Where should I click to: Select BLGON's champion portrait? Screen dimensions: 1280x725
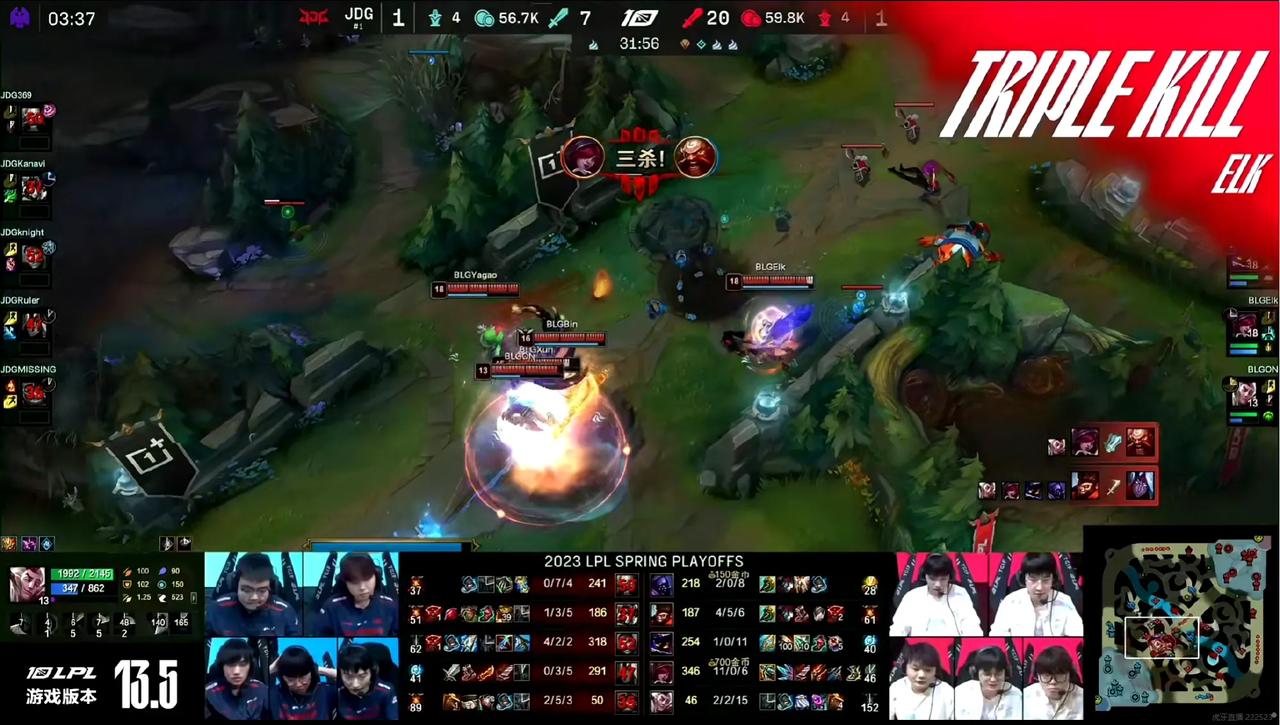(x=1244, y=395)
